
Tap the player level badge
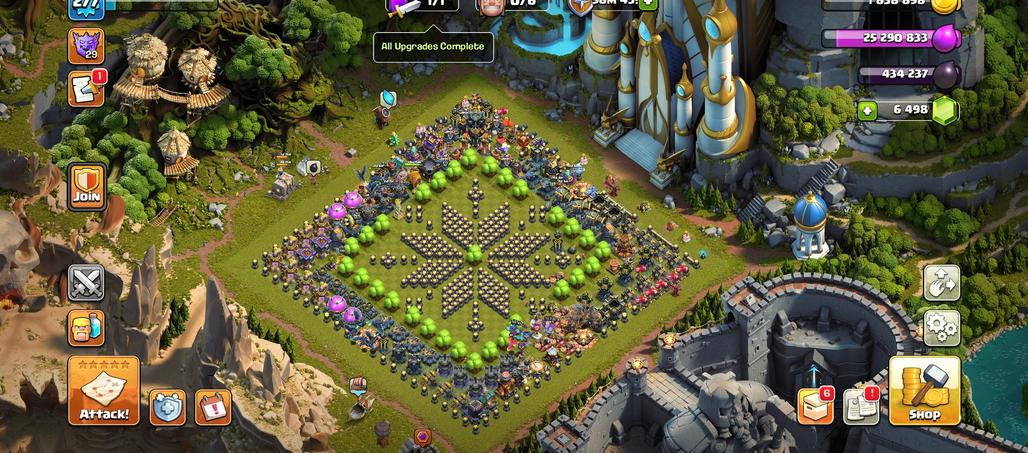click(x=86, y=6)
